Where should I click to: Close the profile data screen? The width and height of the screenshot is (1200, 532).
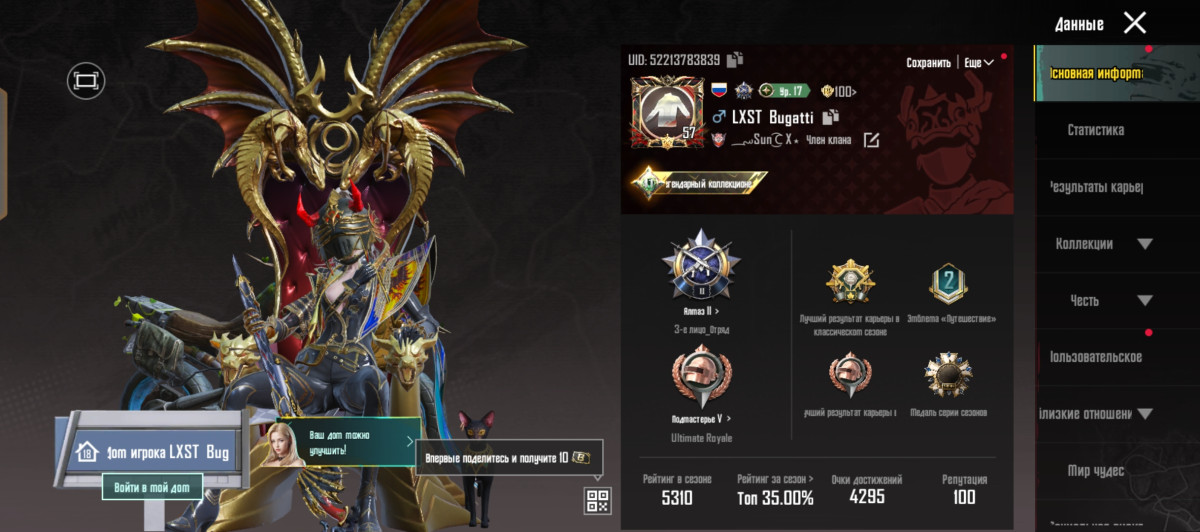click(1134, 23)
